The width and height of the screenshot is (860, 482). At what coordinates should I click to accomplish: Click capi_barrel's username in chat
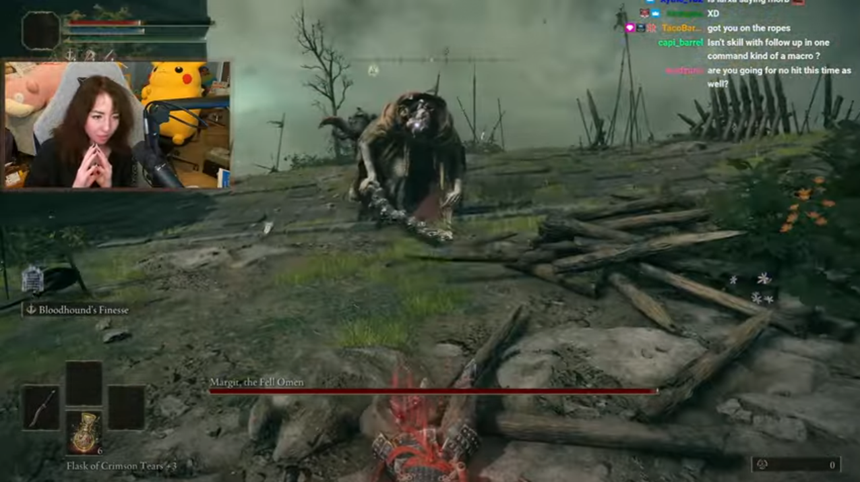[x=680, y=43]
